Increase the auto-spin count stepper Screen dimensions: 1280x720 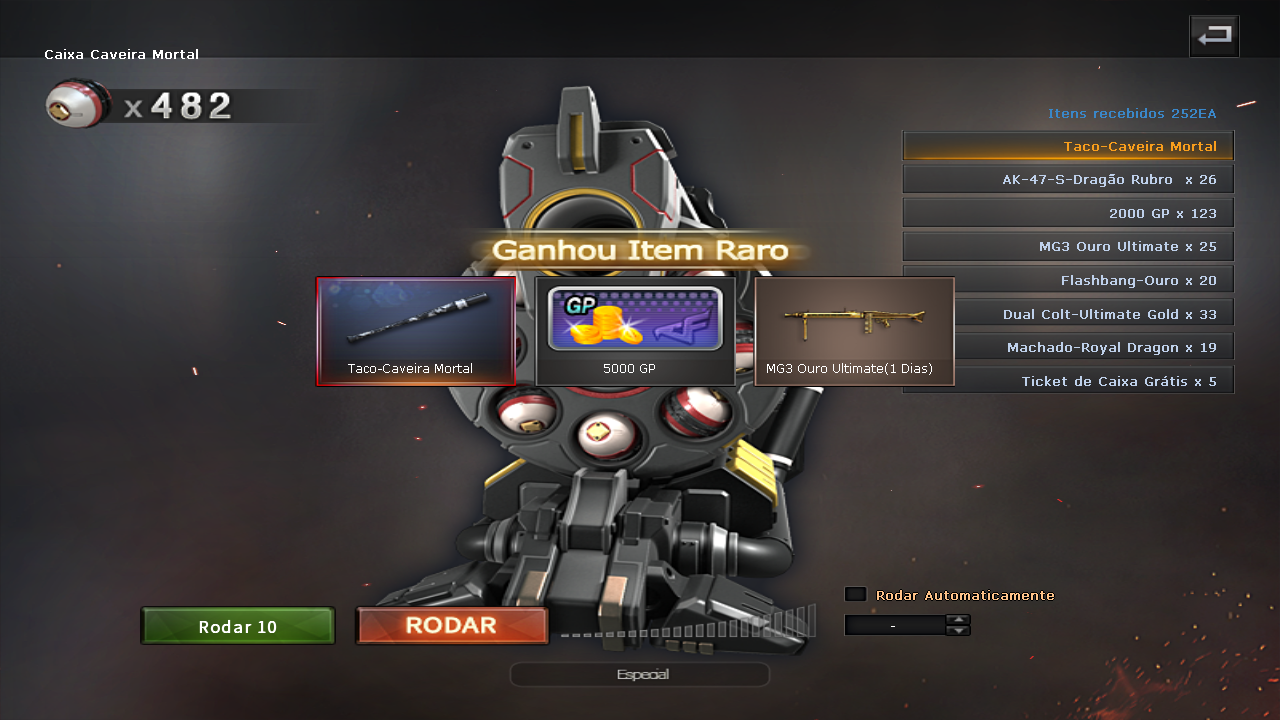coord(958,619)
